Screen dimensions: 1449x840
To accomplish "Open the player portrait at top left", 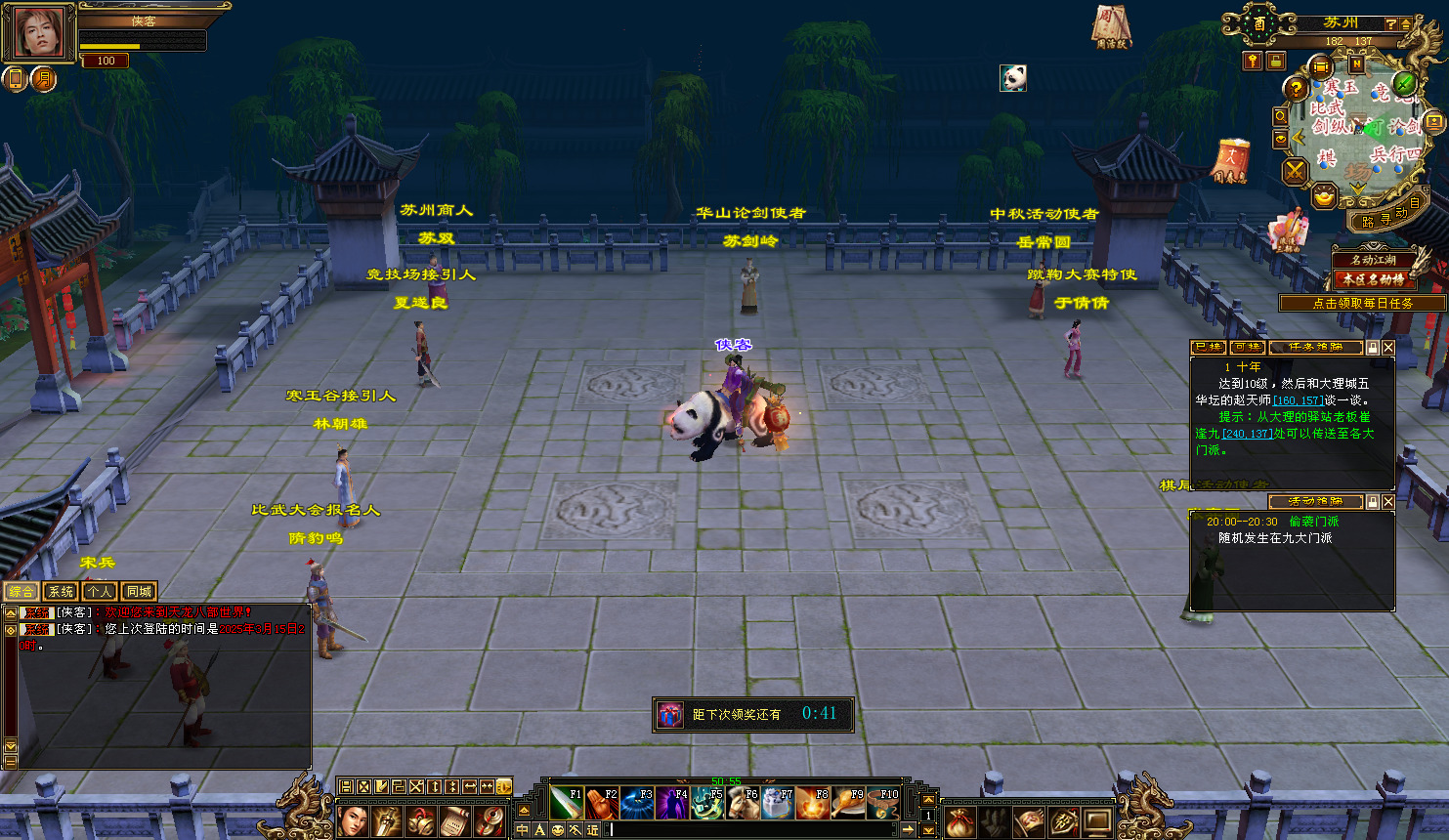I will [x=39, y=31].
